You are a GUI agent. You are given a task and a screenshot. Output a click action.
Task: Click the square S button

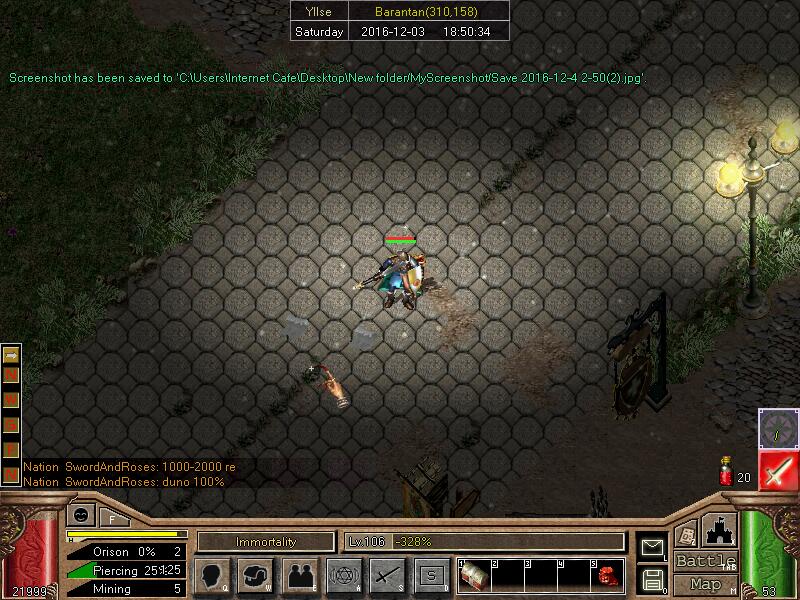tap(431, 575)
